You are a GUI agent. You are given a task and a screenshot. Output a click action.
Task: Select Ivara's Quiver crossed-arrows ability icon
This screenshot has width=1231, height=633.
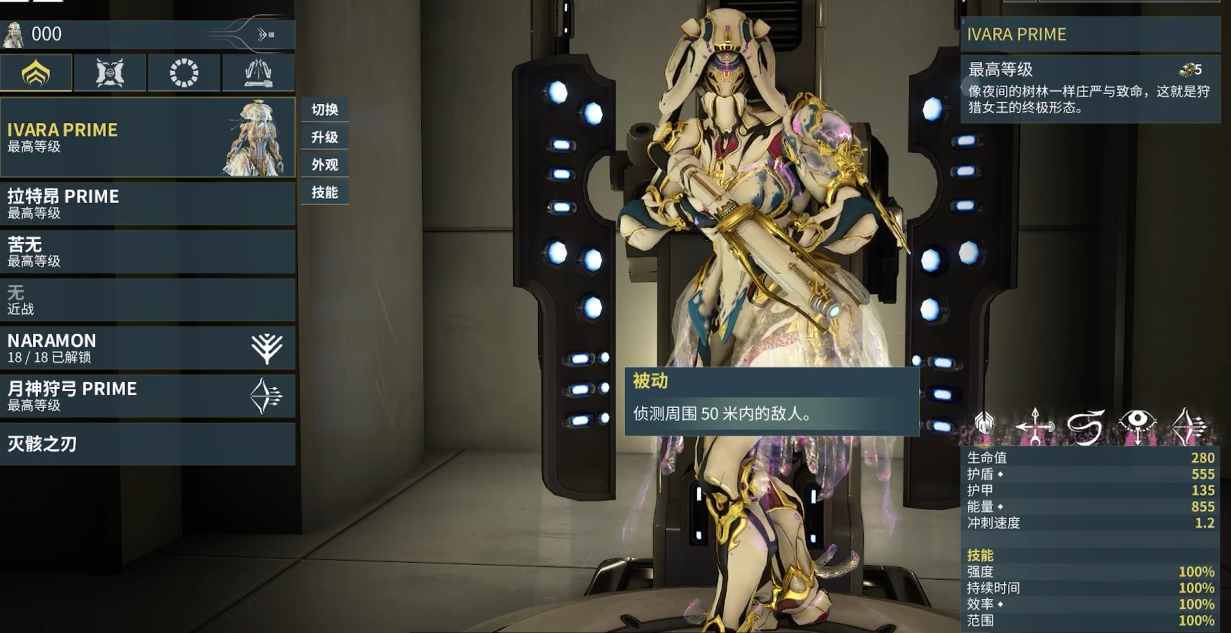pos(1033,427)
